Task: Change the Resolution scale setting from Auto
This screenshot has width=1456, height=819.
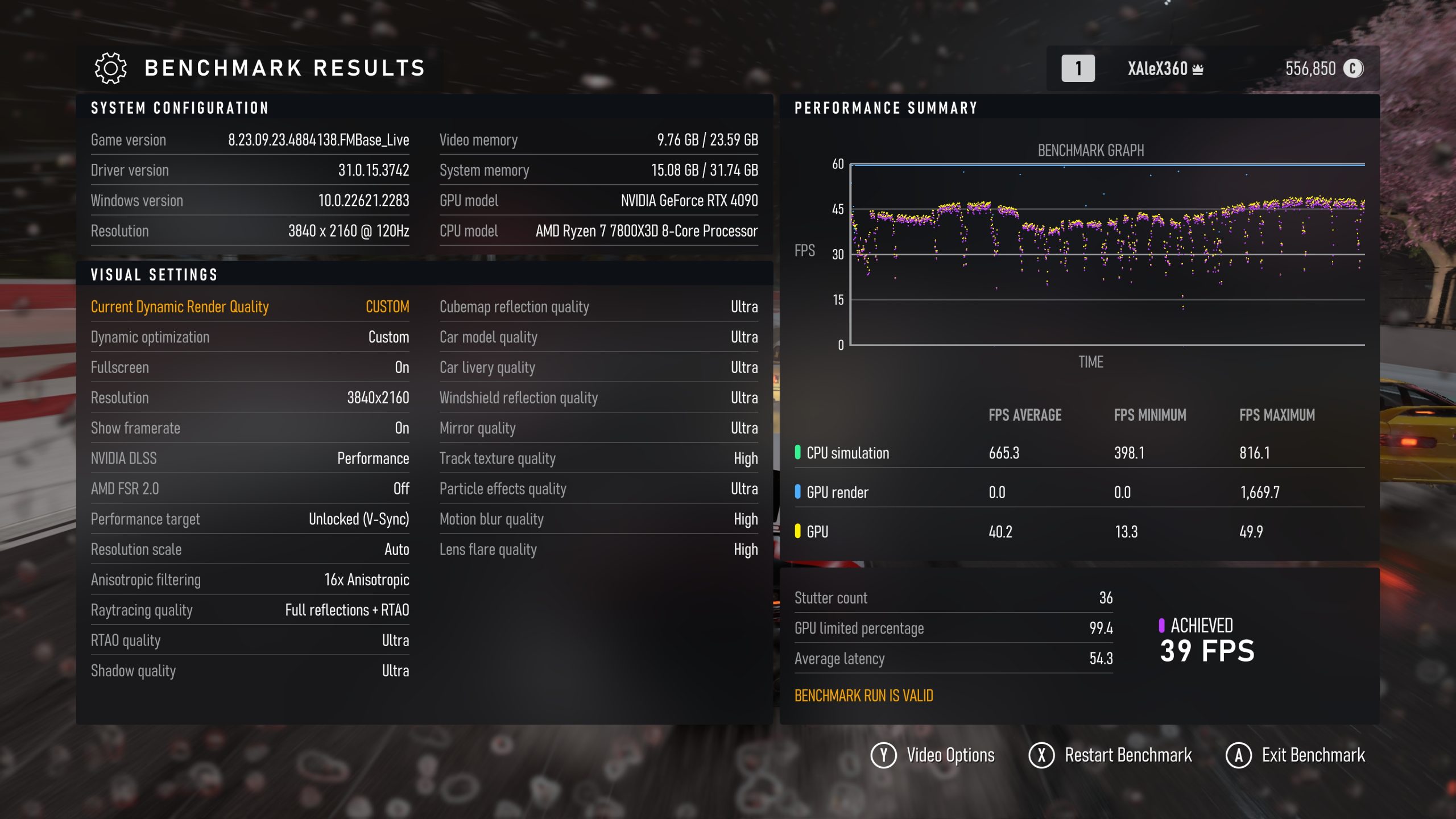Action: [250, 549]
